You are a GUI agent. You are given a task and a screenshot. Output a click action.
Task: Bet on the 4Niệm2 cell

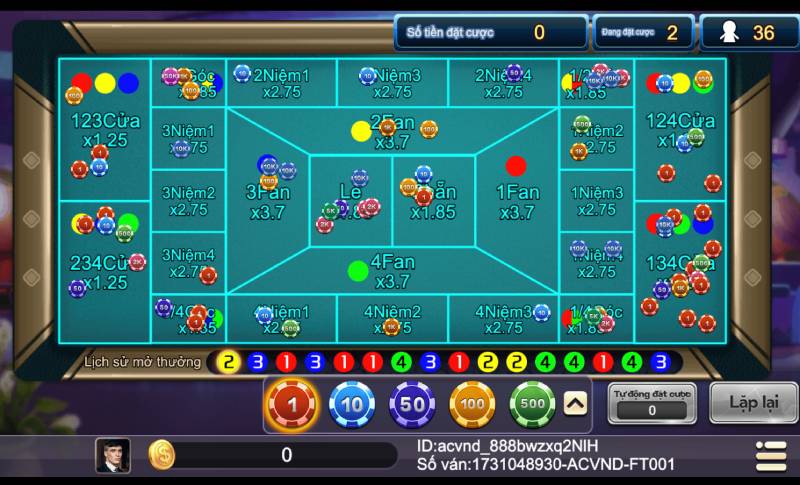pos(392,319)
